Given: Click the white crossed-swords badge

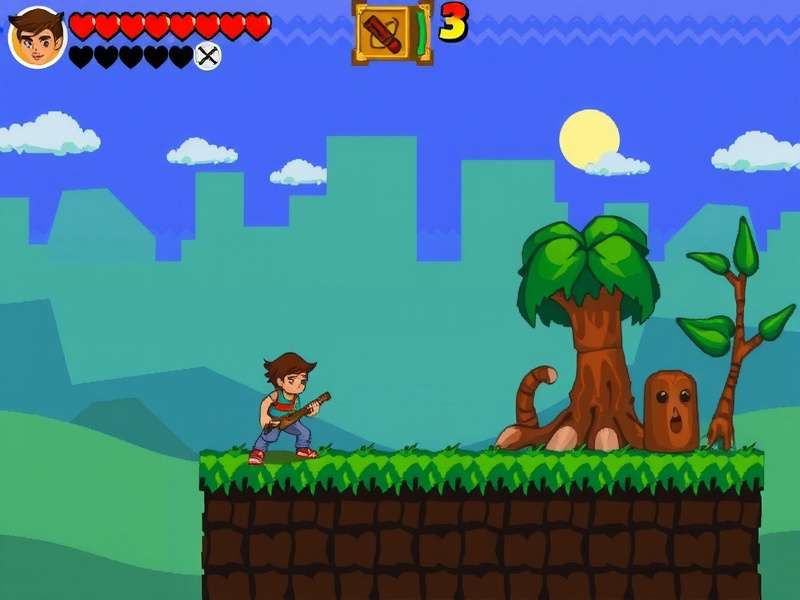Looking at the screenshot, I should coord(207,56).
